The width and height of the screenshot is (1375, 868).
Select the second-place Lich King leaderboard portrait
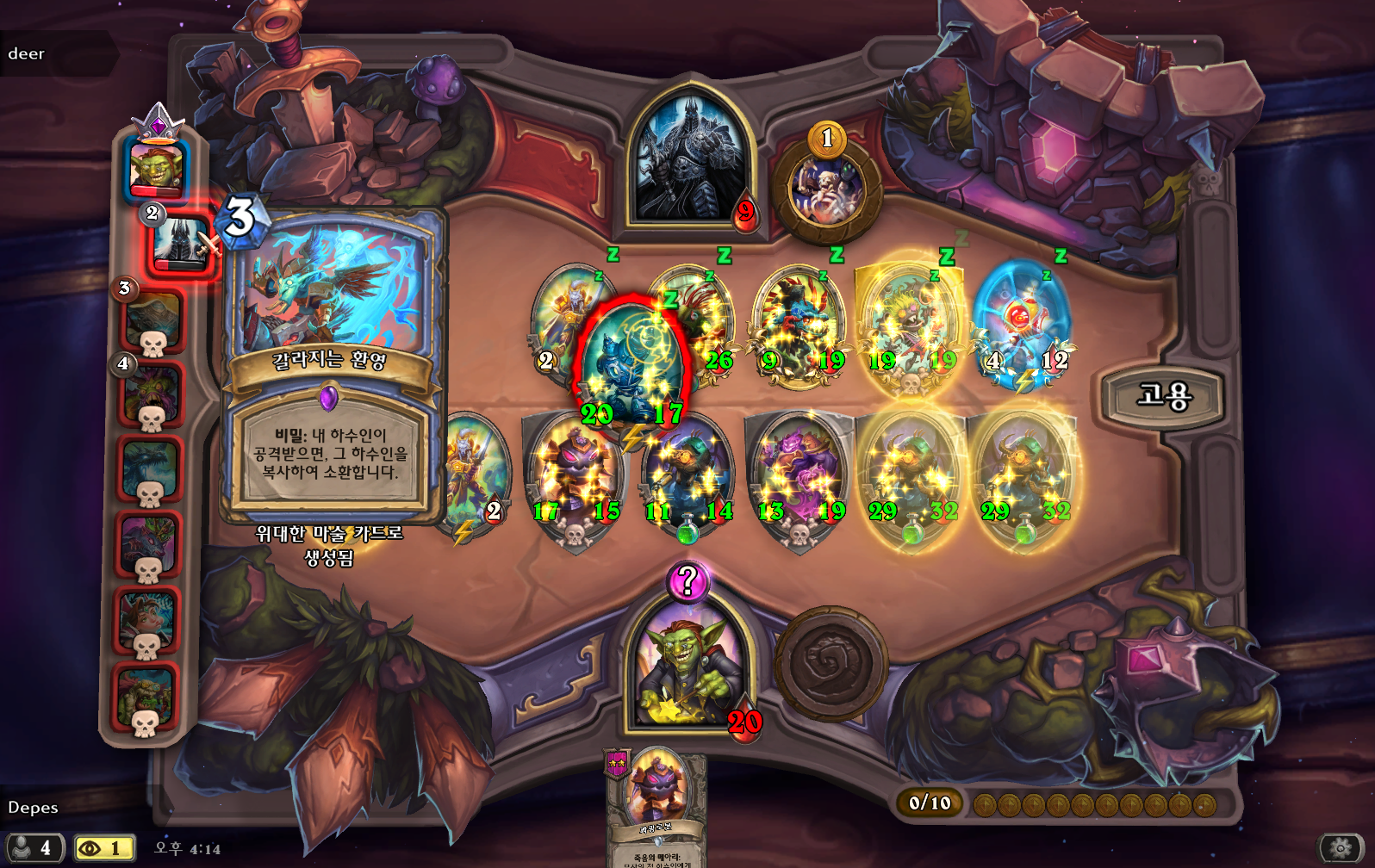(181, 243)
